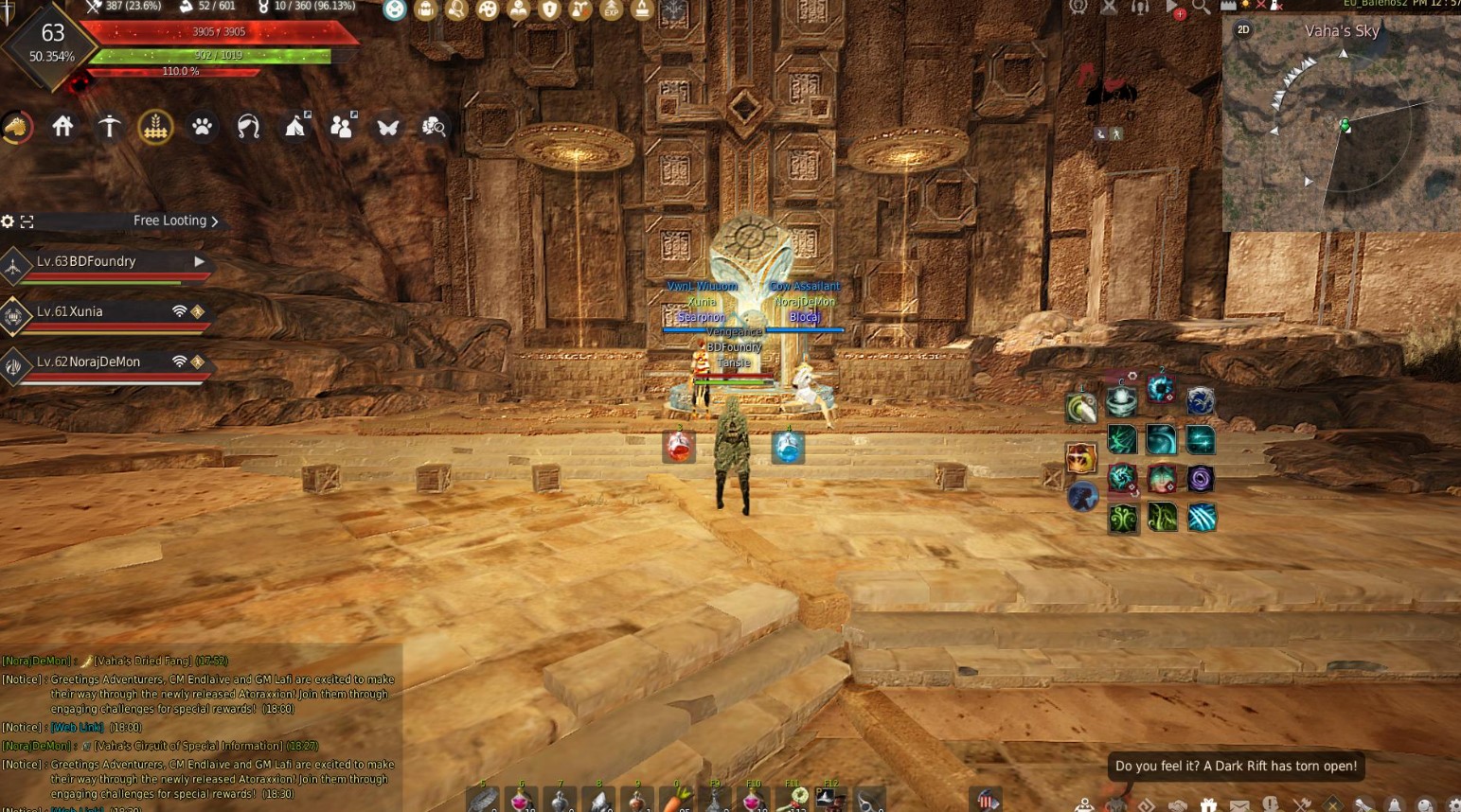Image resolution: width=1461 pixels, height=812 pixels.
Task: Select party member NorajDeMon
Action: (104, 362)
